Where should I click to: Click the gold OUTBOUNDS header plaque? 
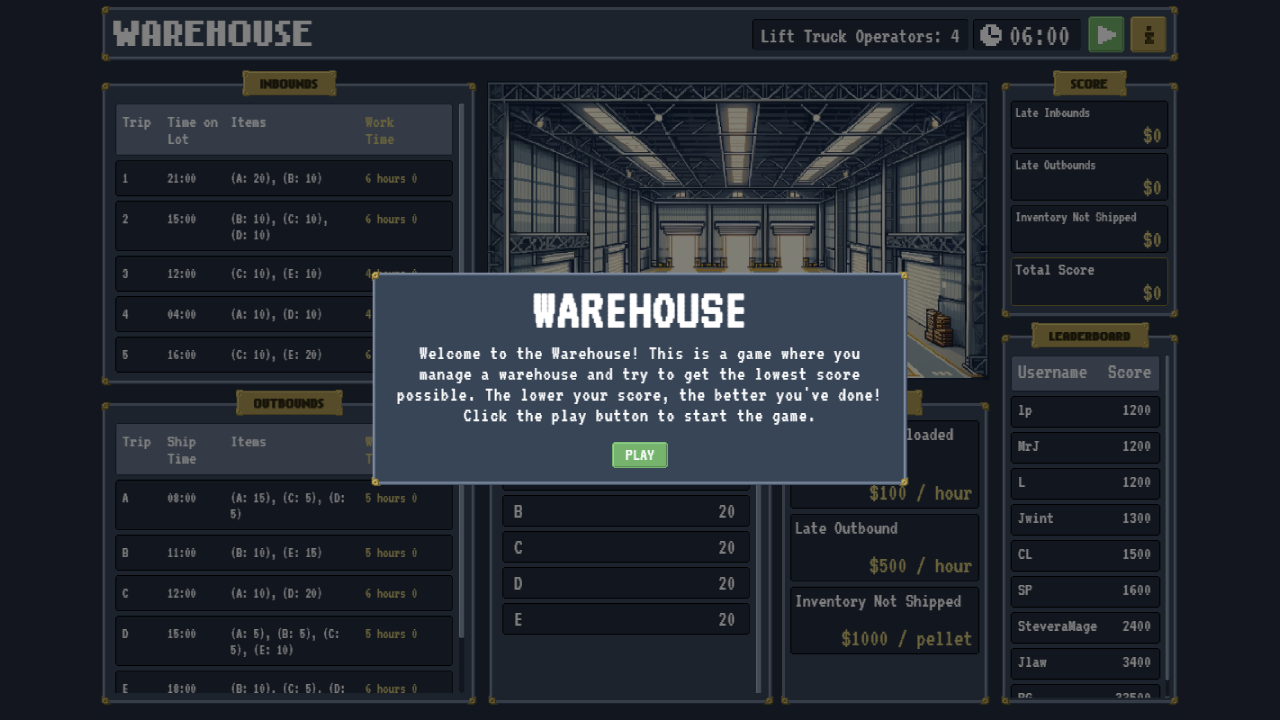pyautogui.click(x=289, y=402)
